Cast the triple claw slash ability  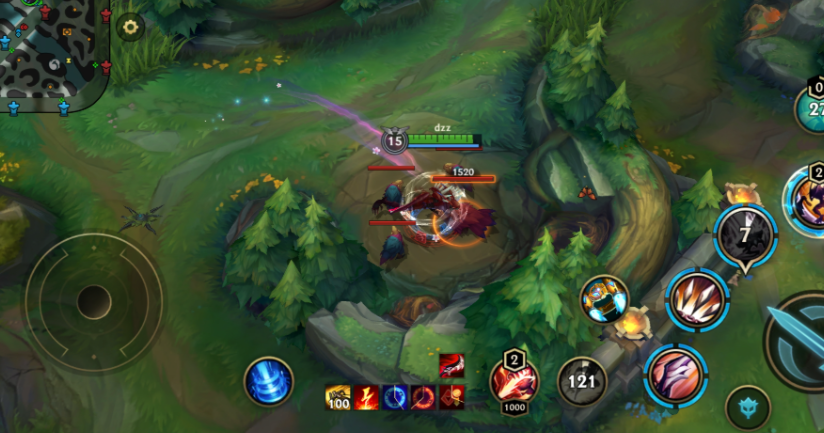click(x=697, y=299)
